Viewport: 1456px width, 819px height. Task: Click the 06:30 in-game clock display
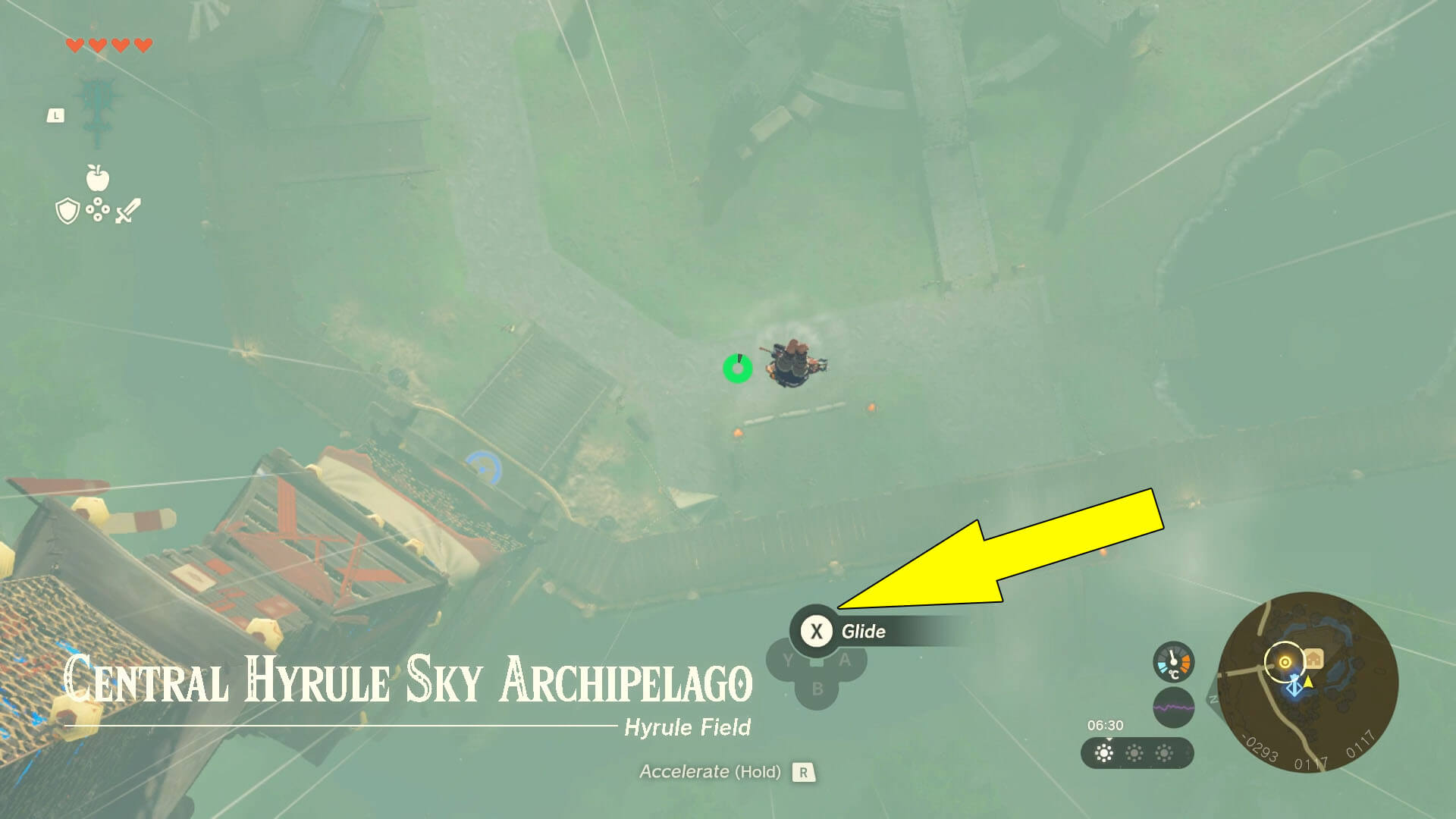1105,726
